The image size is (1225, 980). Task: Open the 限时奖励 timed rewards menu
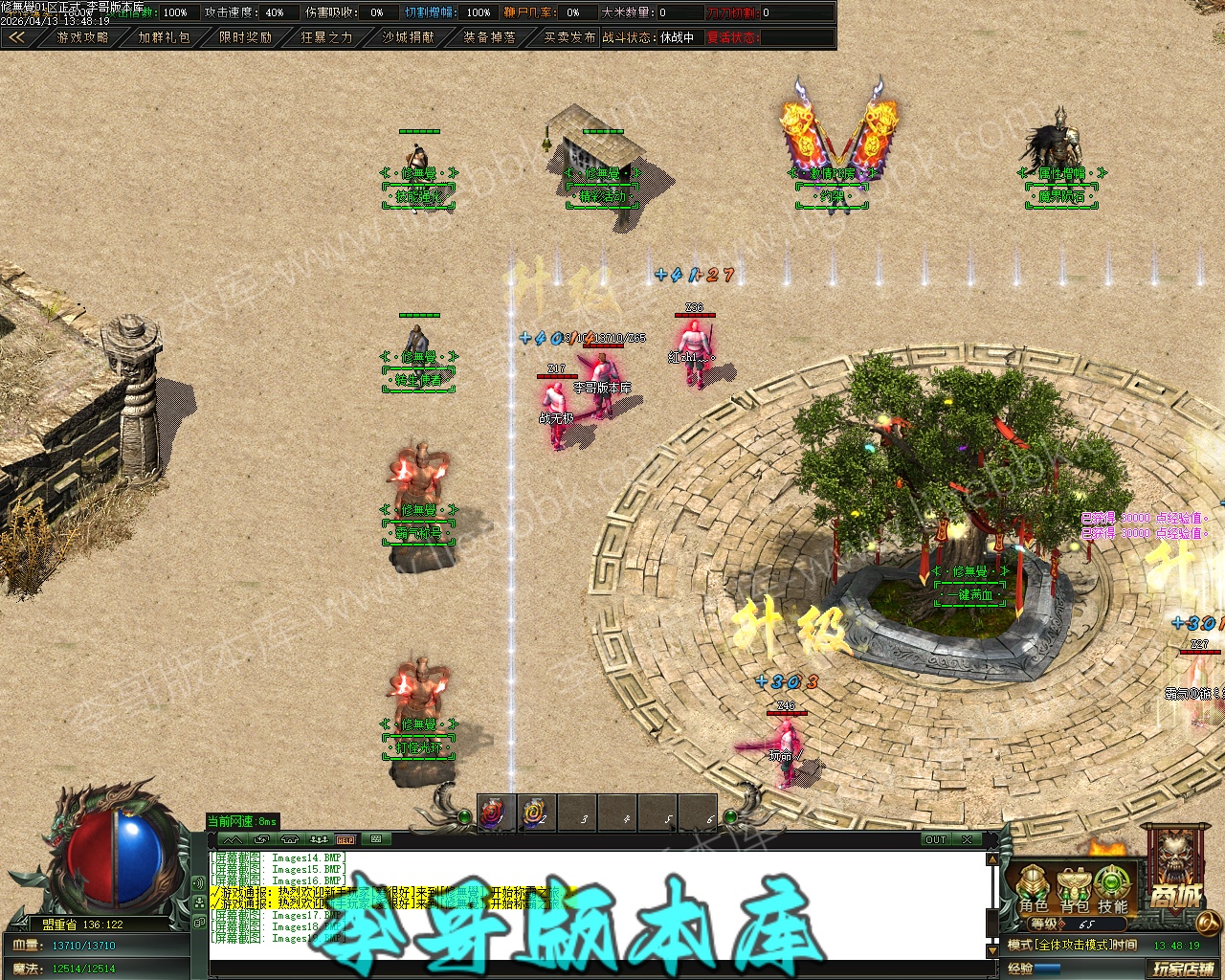click(x=245, y=37)
